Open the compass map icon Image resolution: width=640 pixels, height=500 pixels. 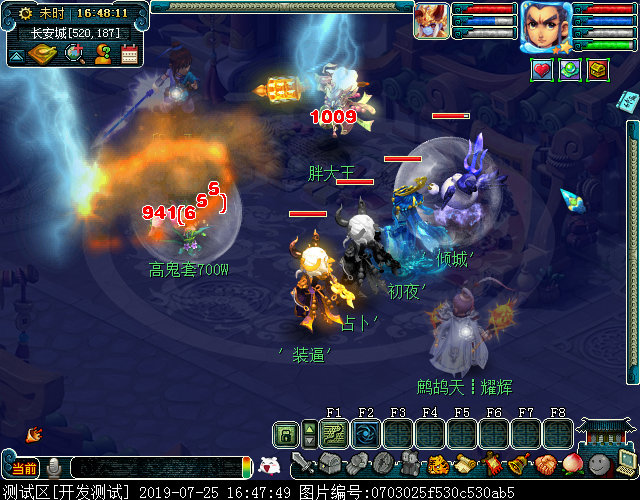click(41, 53)
